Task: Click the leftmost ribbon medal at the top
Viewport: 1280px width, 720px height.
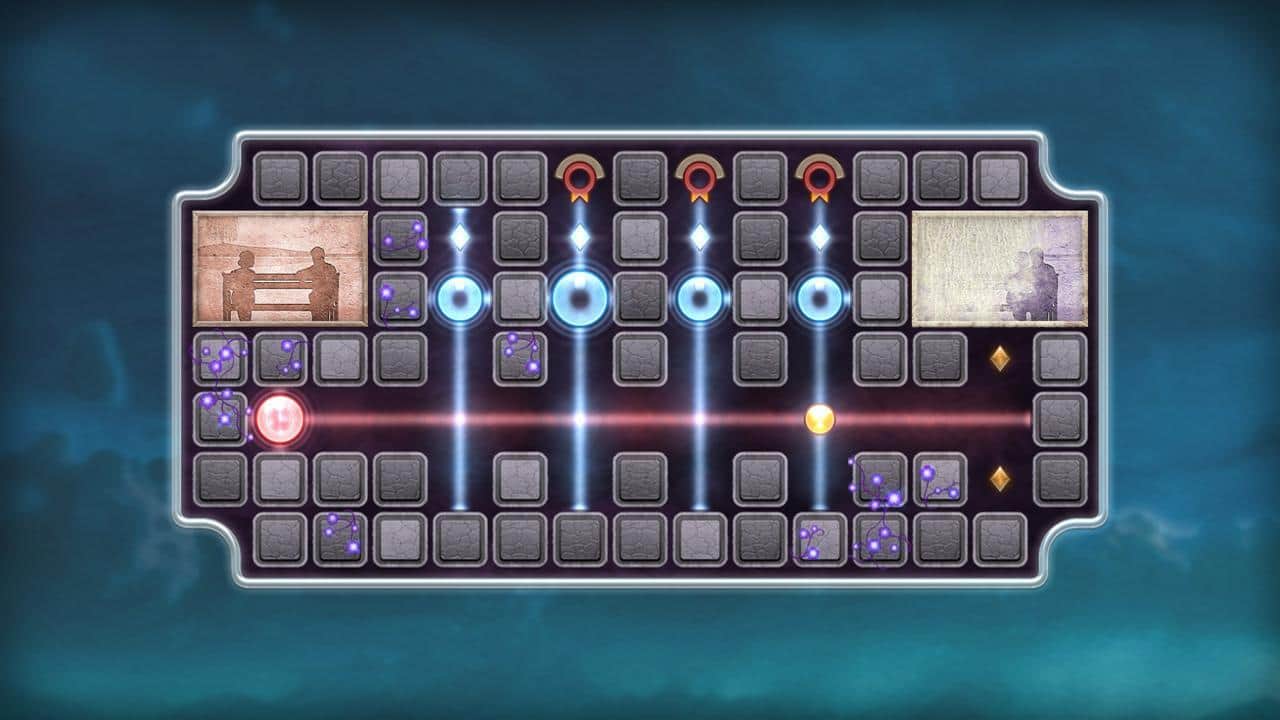Action: coord(577,178)
